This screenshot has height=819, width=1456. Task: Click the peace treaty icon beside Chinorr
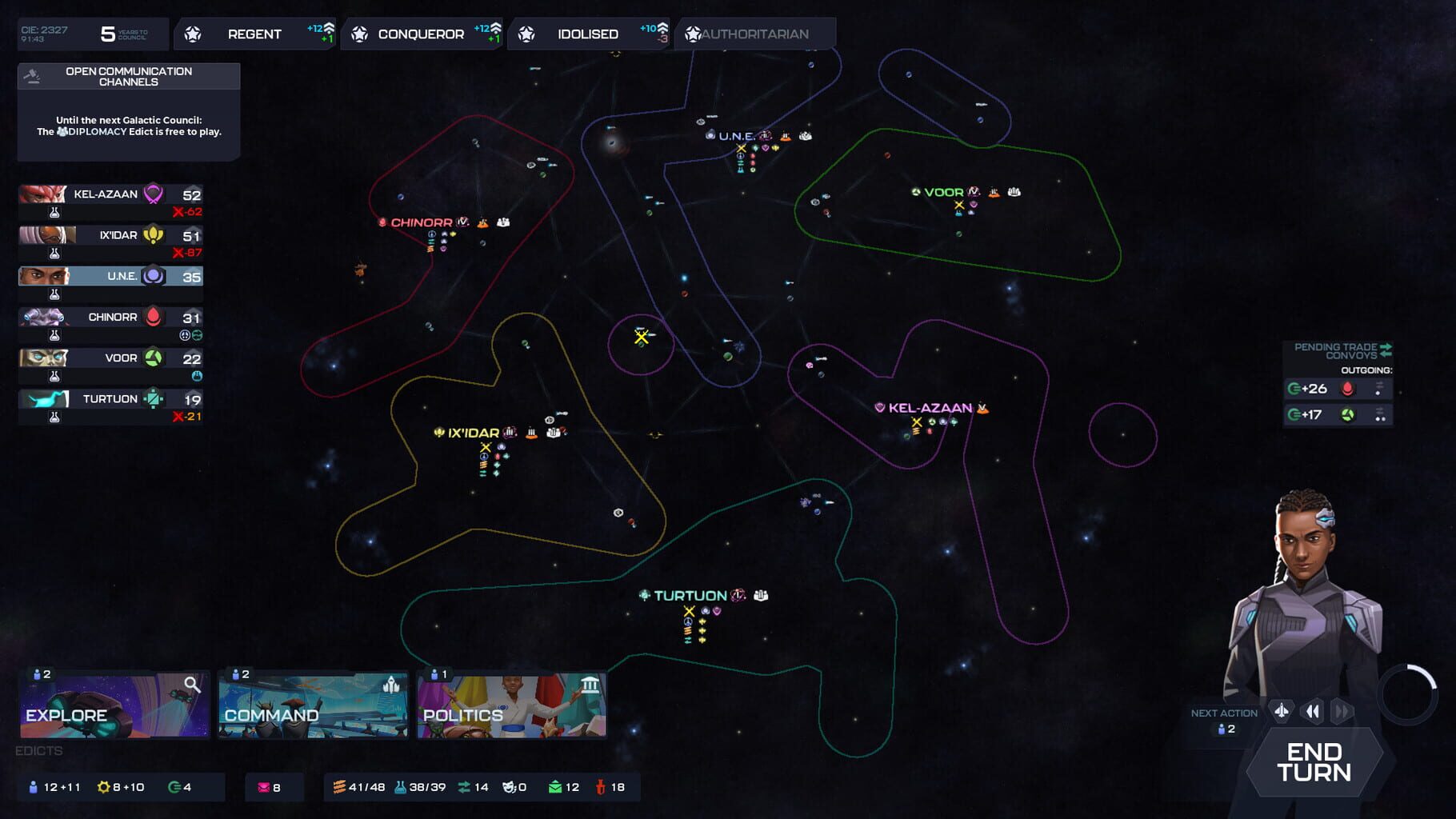(185, 334)
